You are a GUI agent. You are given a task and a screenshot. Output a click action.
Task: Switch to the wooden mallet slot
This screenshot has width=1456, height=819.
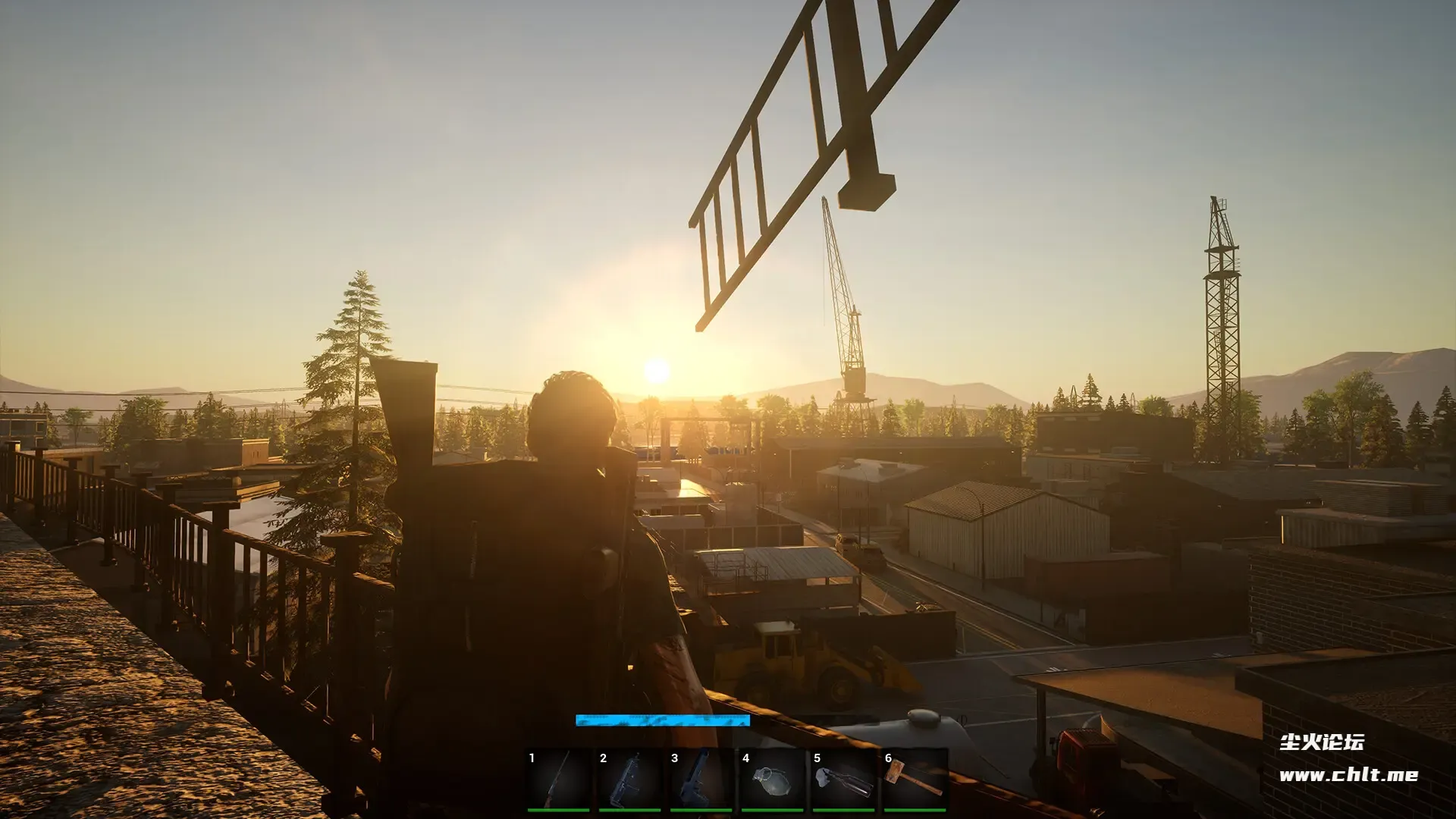coord(915,780)
